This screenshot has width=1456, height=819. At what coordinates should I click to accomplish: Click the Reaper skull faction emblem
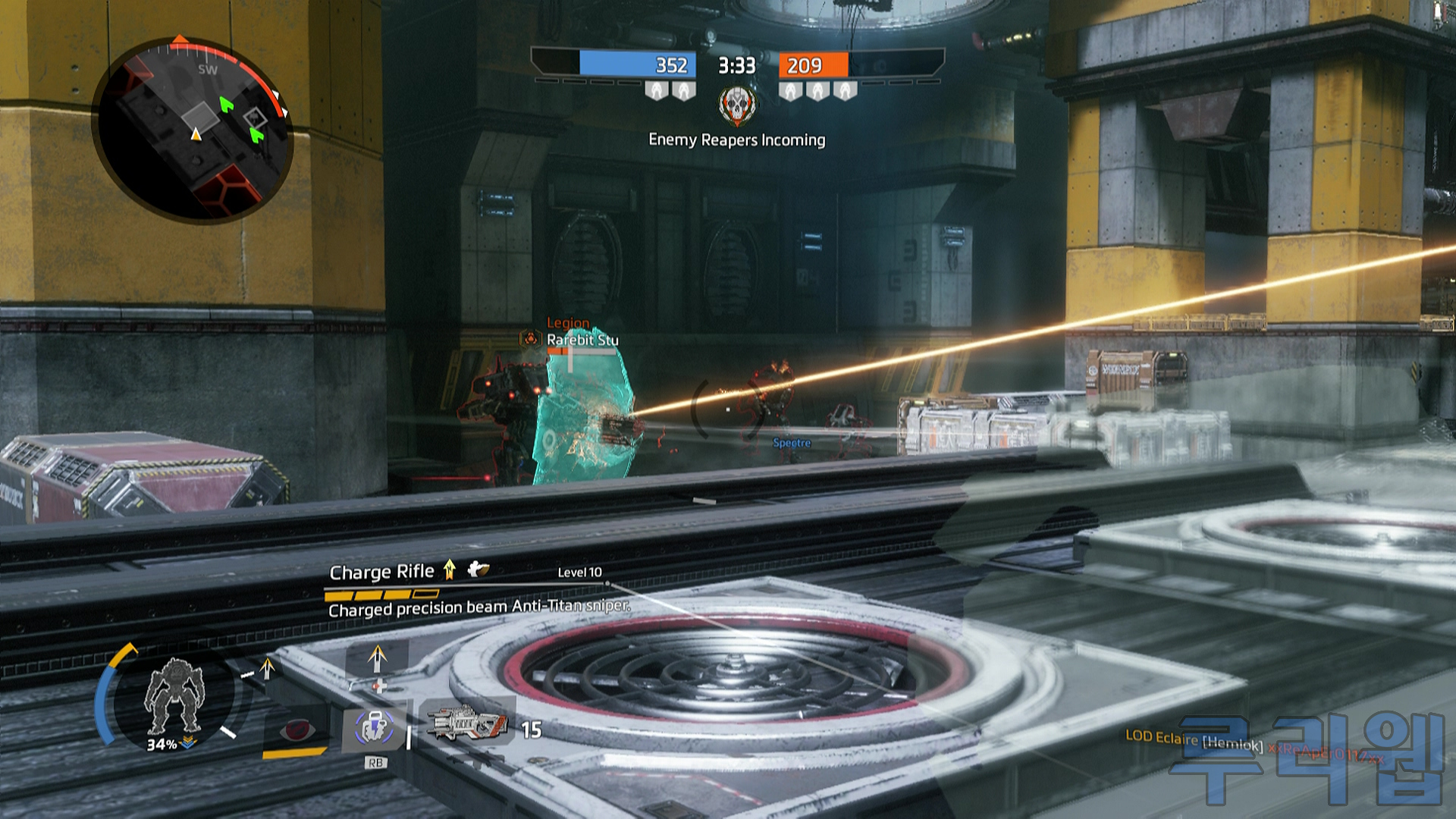(x=737, y=105)
